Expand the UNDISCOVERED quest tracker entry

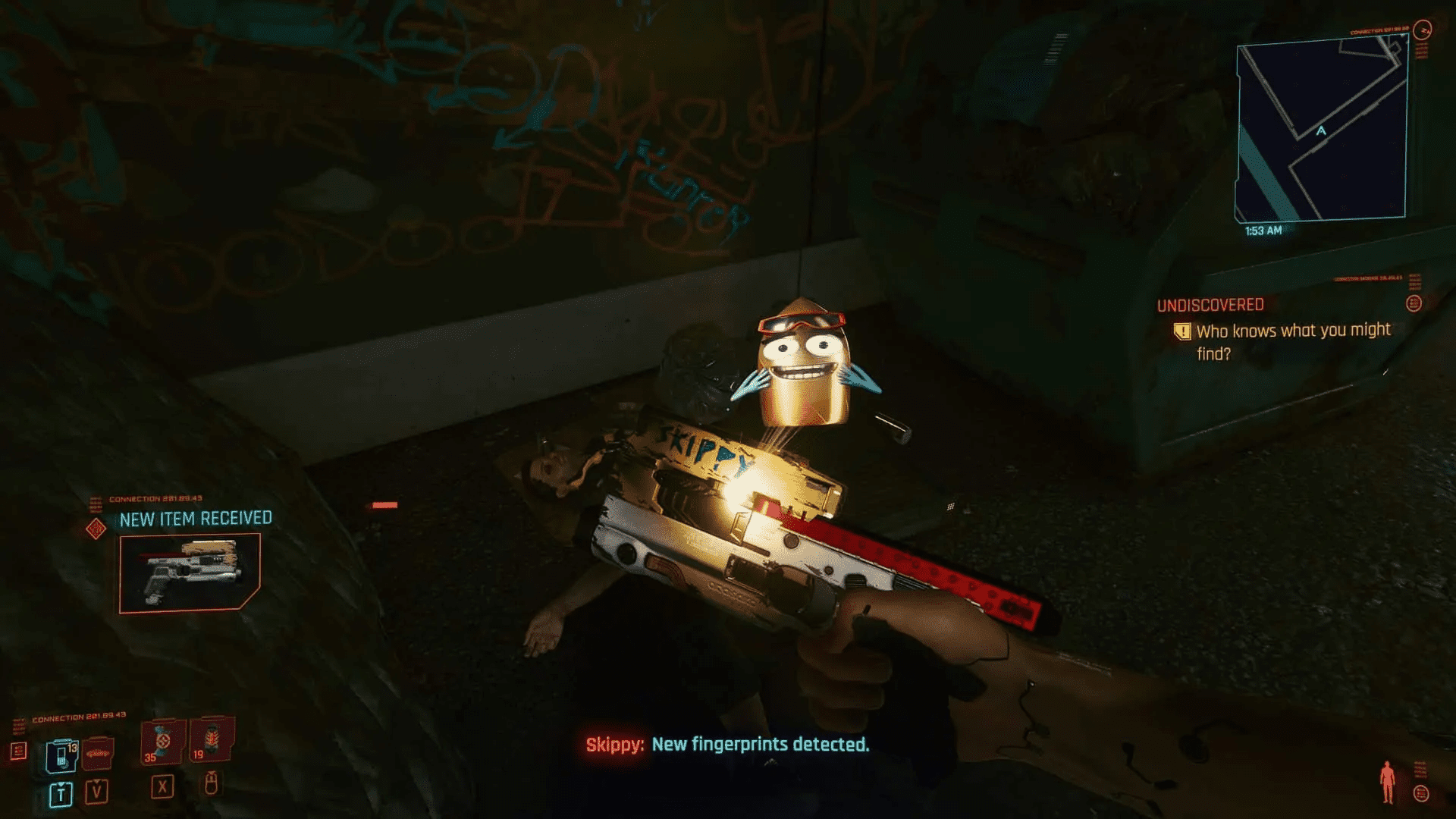(1210, 303)
